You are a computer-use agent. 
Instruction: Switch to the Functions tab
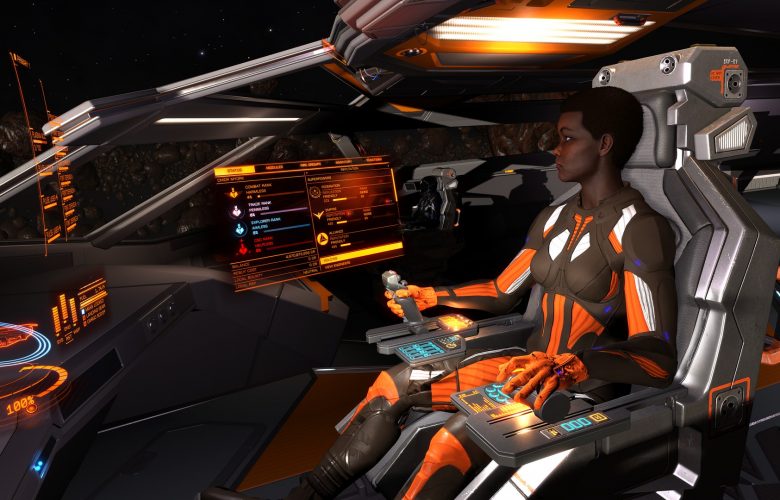374,160
